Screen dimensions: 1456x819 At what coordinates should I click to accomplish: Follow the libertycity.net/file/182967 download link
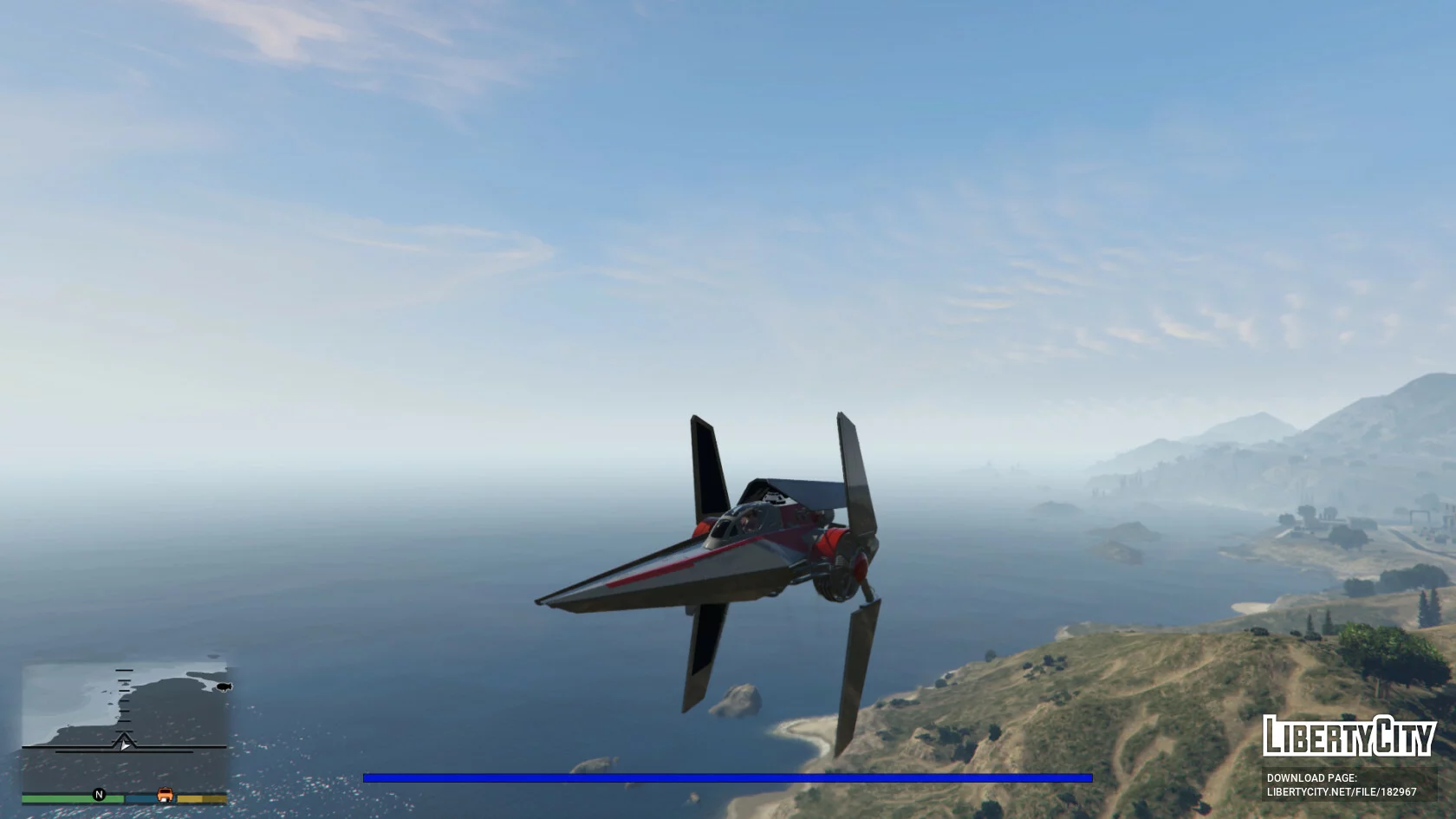[1342, 792]
